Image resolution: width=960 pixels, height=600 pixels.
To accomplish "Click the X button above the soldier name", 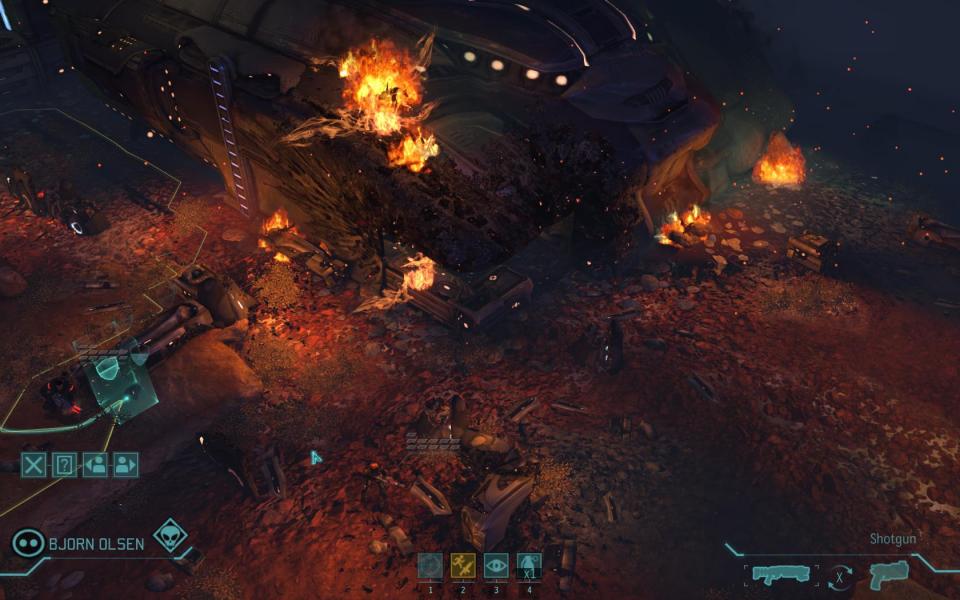I will (x=34, y=464).
